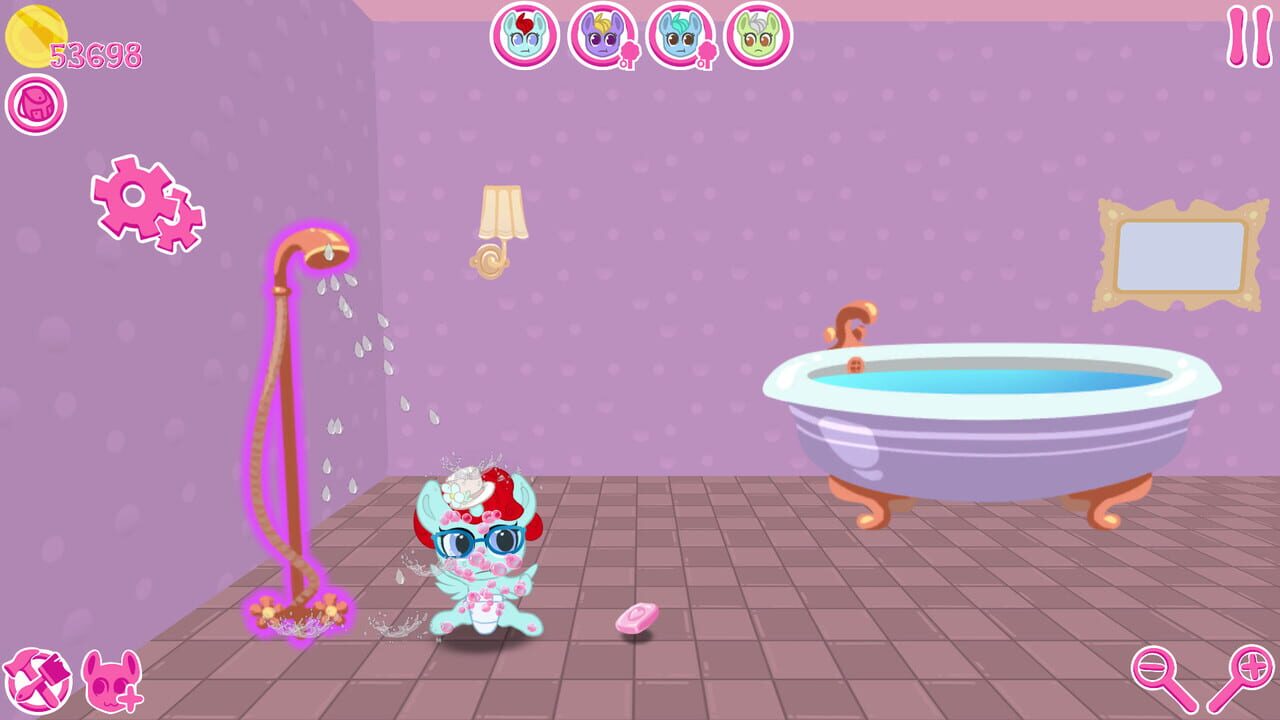Open the backpack inventory
This screenshot has width=1280, height=720.
point(35,103)
